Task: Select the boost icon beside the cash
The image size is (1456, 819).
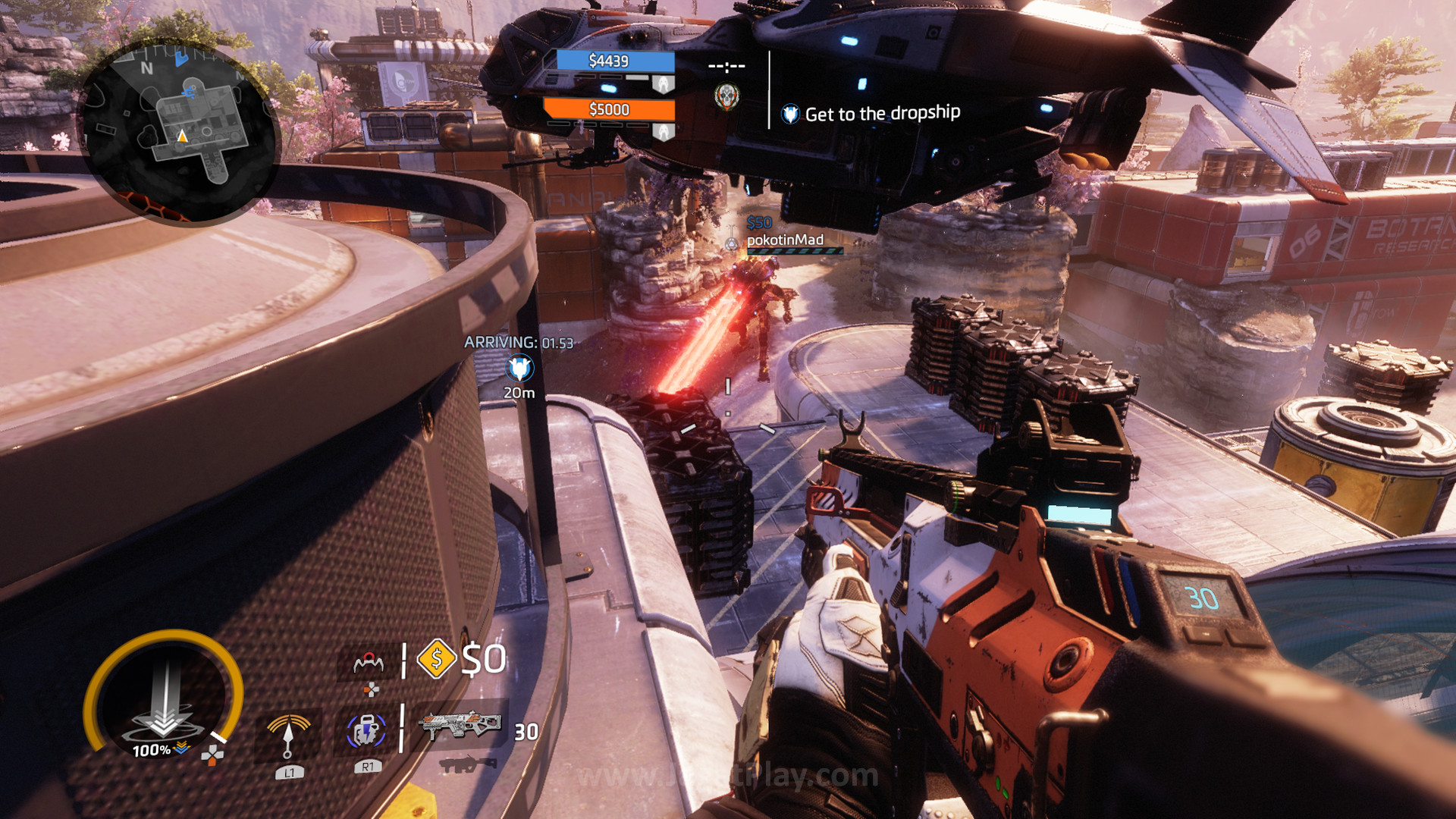Action: (x=369, y=664)
